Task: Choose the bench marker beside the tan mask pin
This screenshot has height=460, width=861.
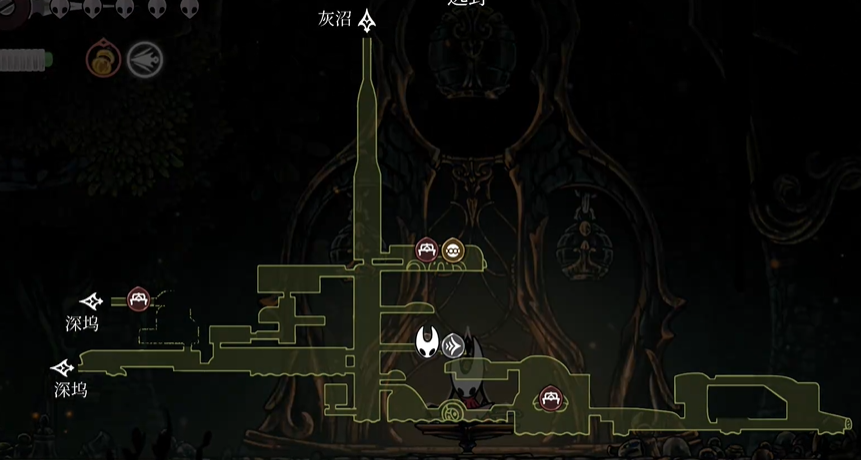Action: [427, 250]
